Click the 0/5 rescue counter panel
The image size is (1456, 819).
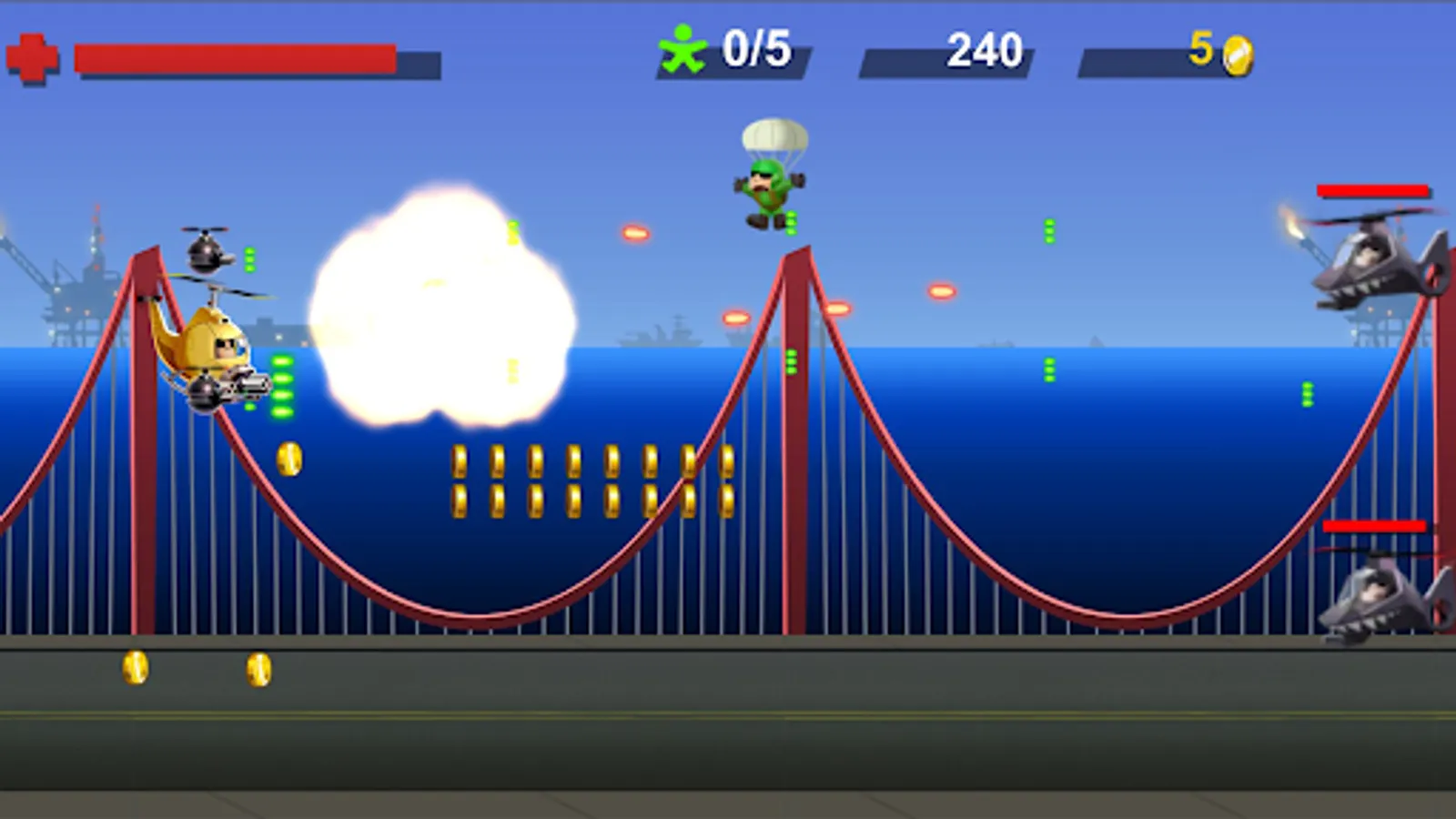[755, 50]
